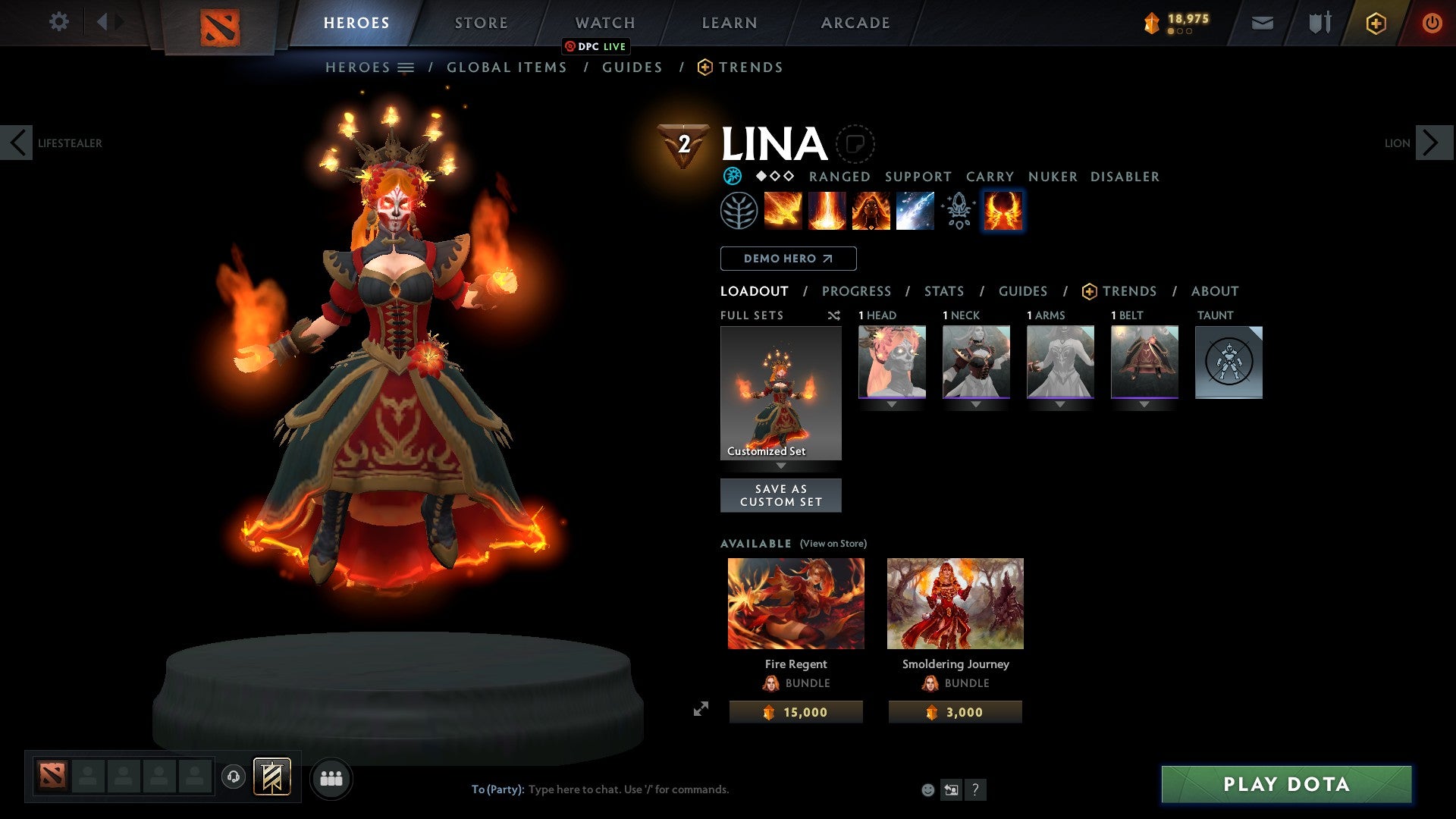Toggle the shuffle icon next to Full Sets

pyautogui.click(x=834, y=315)
